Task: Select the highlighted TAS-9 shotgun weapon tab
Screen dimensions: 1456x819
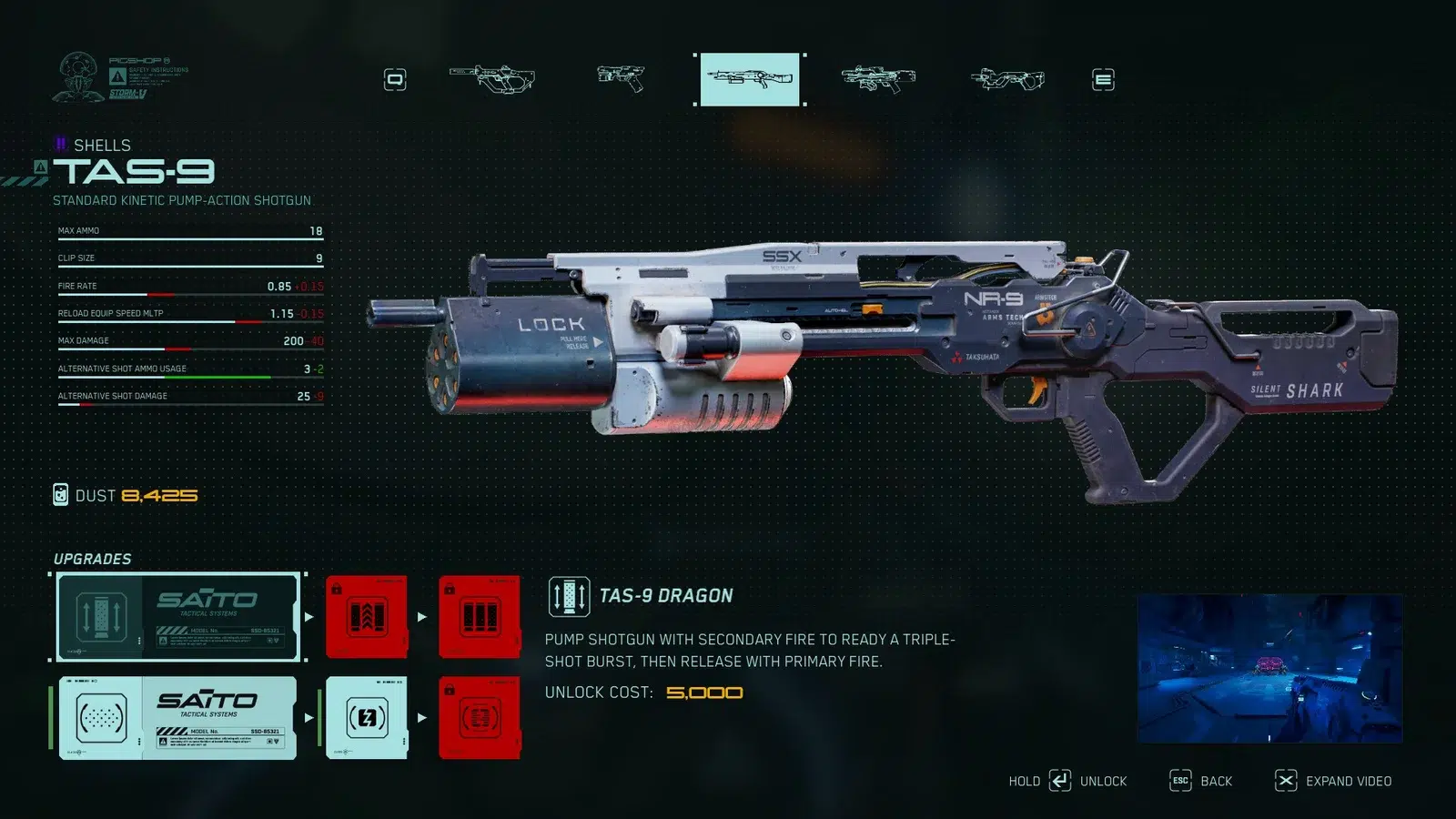Action: click(x=750, y=79)
